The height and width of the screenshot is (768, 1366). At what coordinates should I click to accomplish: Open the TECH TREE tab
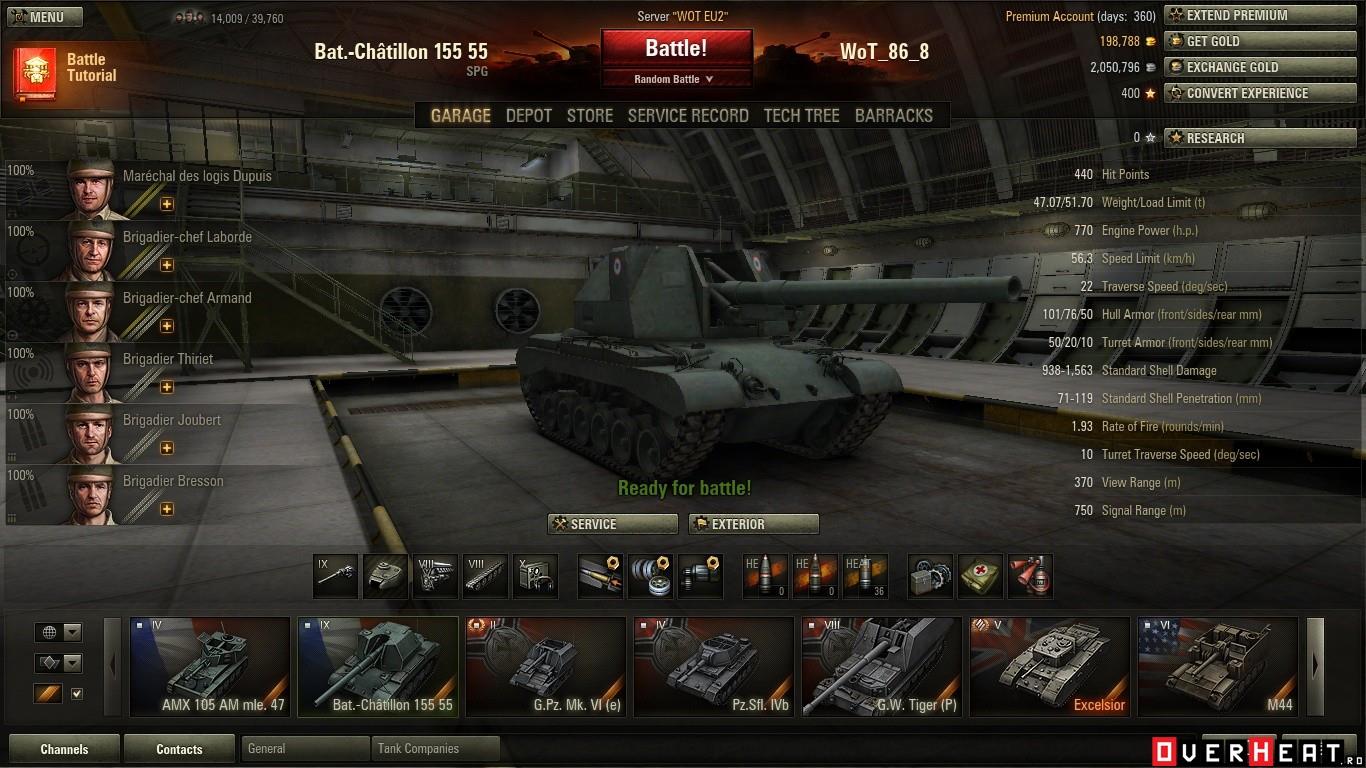(x=801, y=116)
